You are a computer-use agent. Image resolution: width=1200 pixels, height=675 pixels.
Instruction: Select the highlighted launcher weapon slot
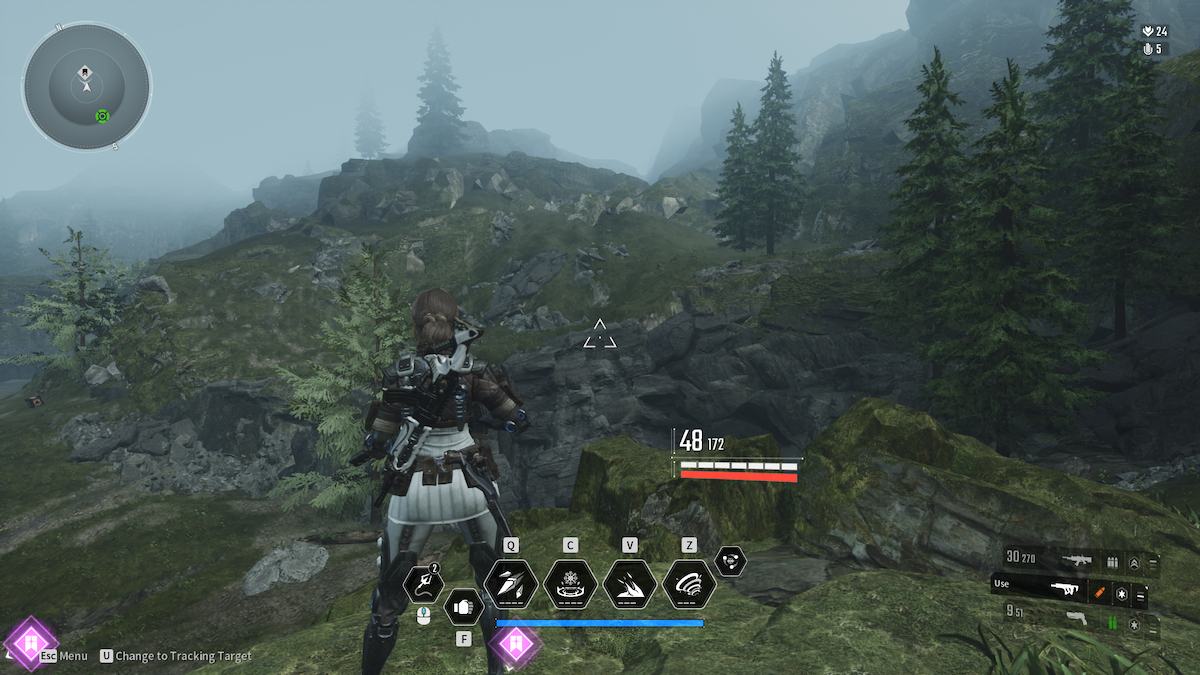click(x=1063, y=589)
